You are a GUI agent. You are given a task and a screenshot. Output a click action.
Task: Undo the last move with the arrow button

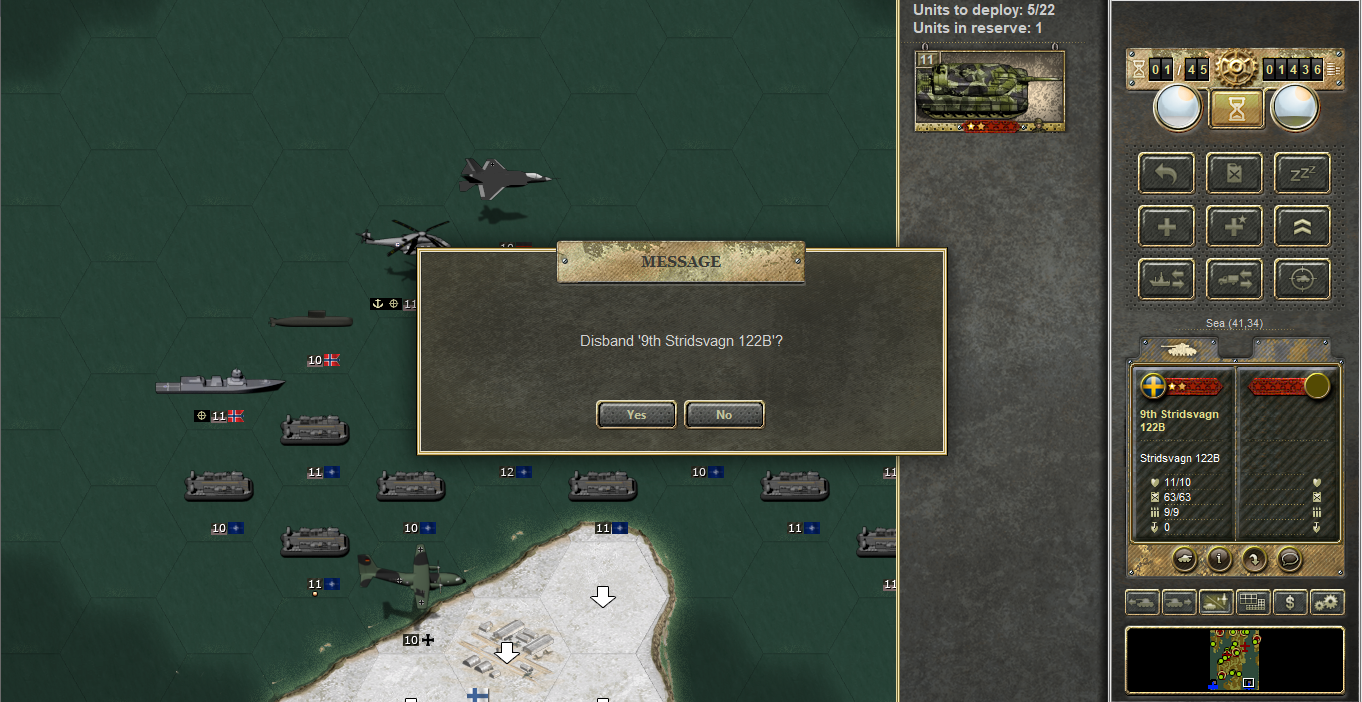(1166, 173)
